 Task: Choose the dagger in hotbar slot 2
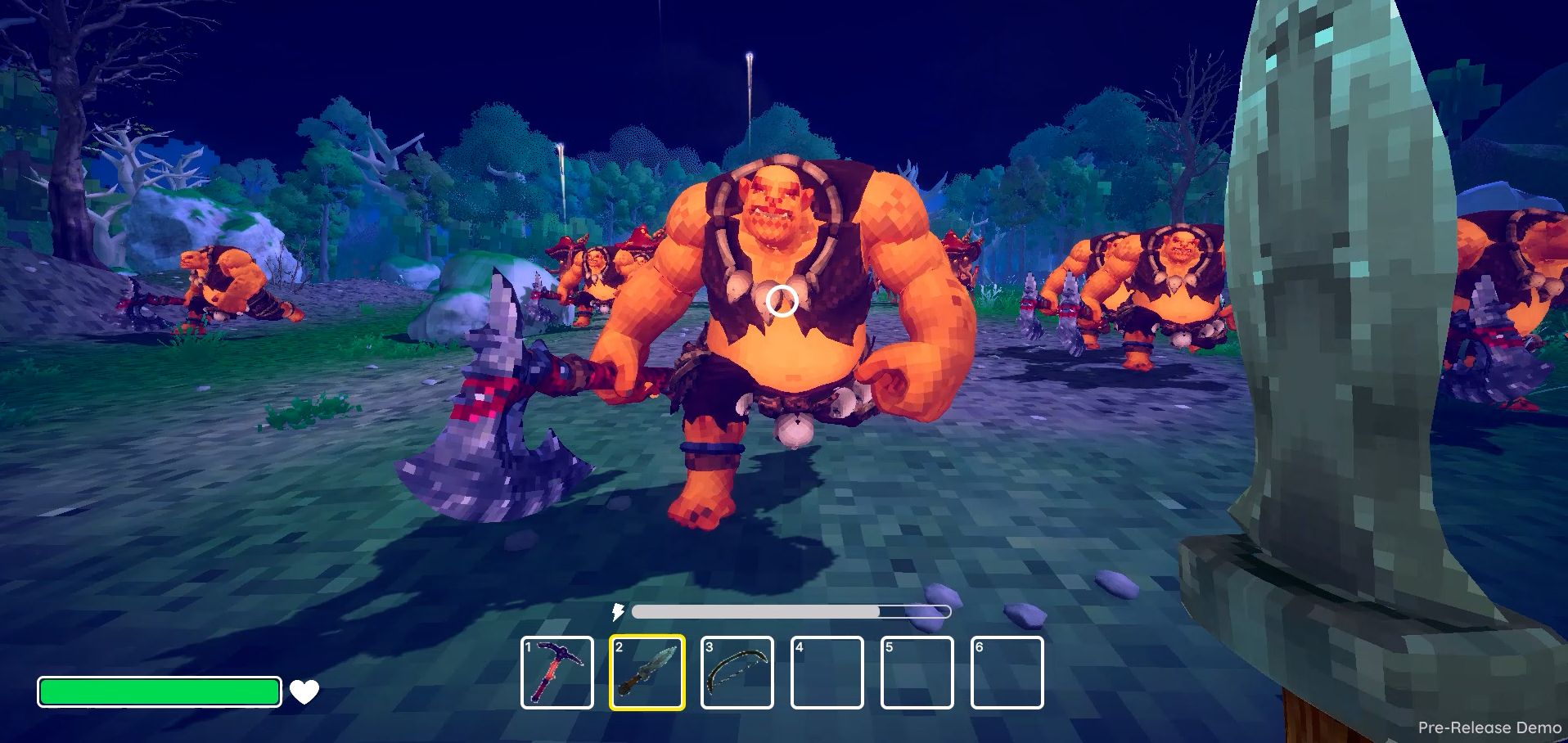point(647,673)
